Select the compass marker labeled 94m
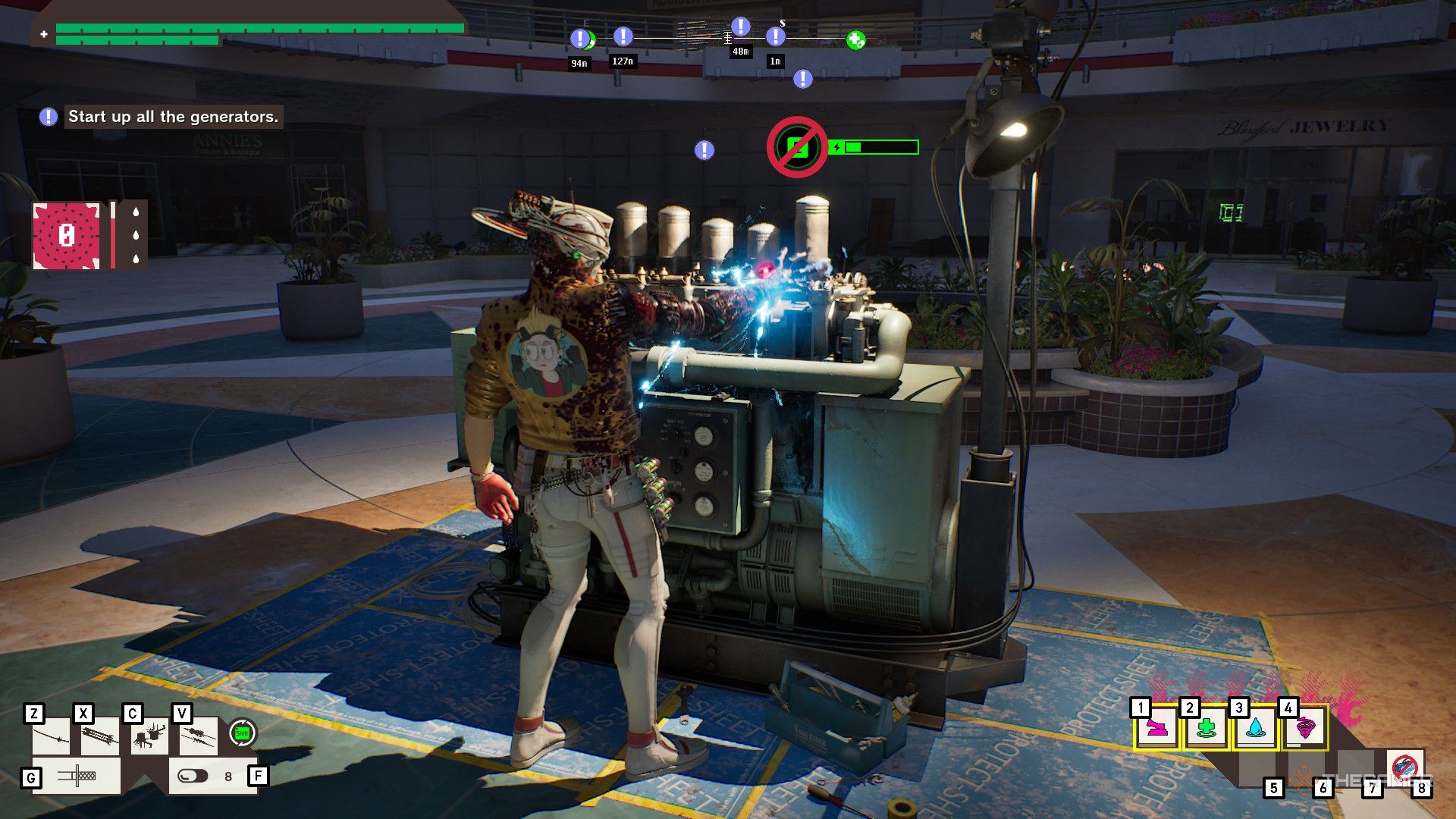 [x=580, y=38]
